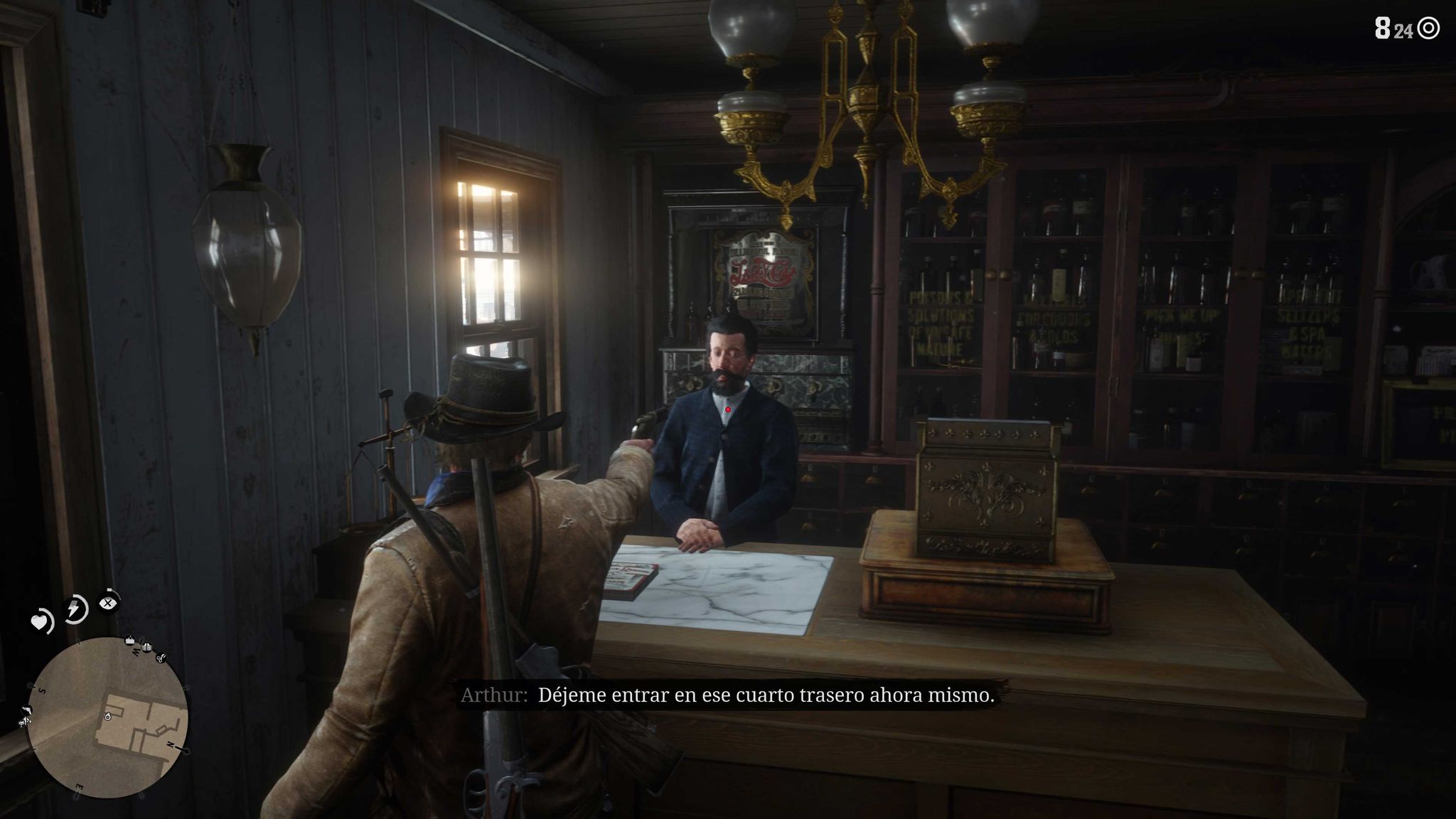Click the barber scissors icon on the minimap

point(162,658)
